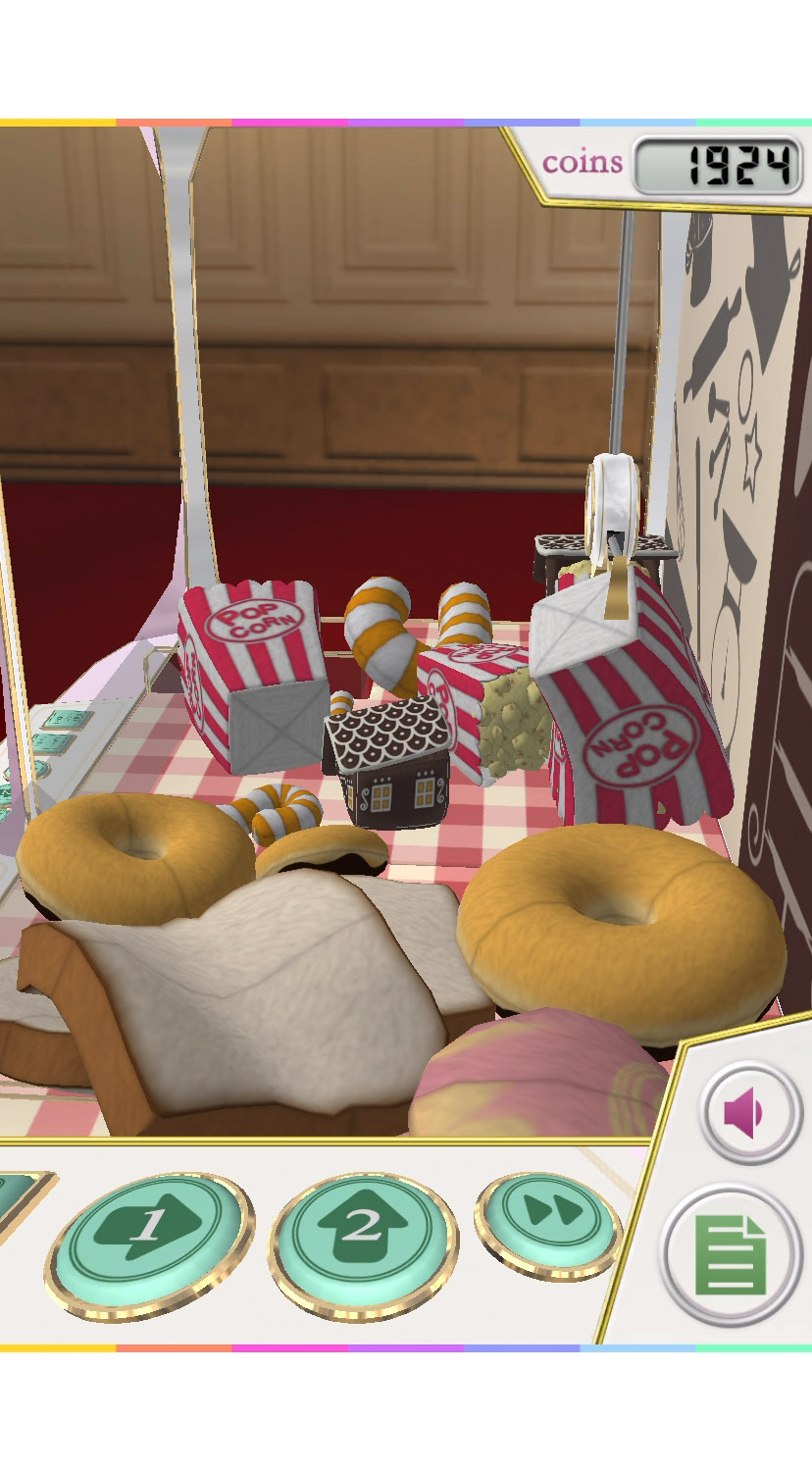Viewport: 812px width, 1471px height.
Task: Open the green document list button
Action: click(x=732, y=1254)
